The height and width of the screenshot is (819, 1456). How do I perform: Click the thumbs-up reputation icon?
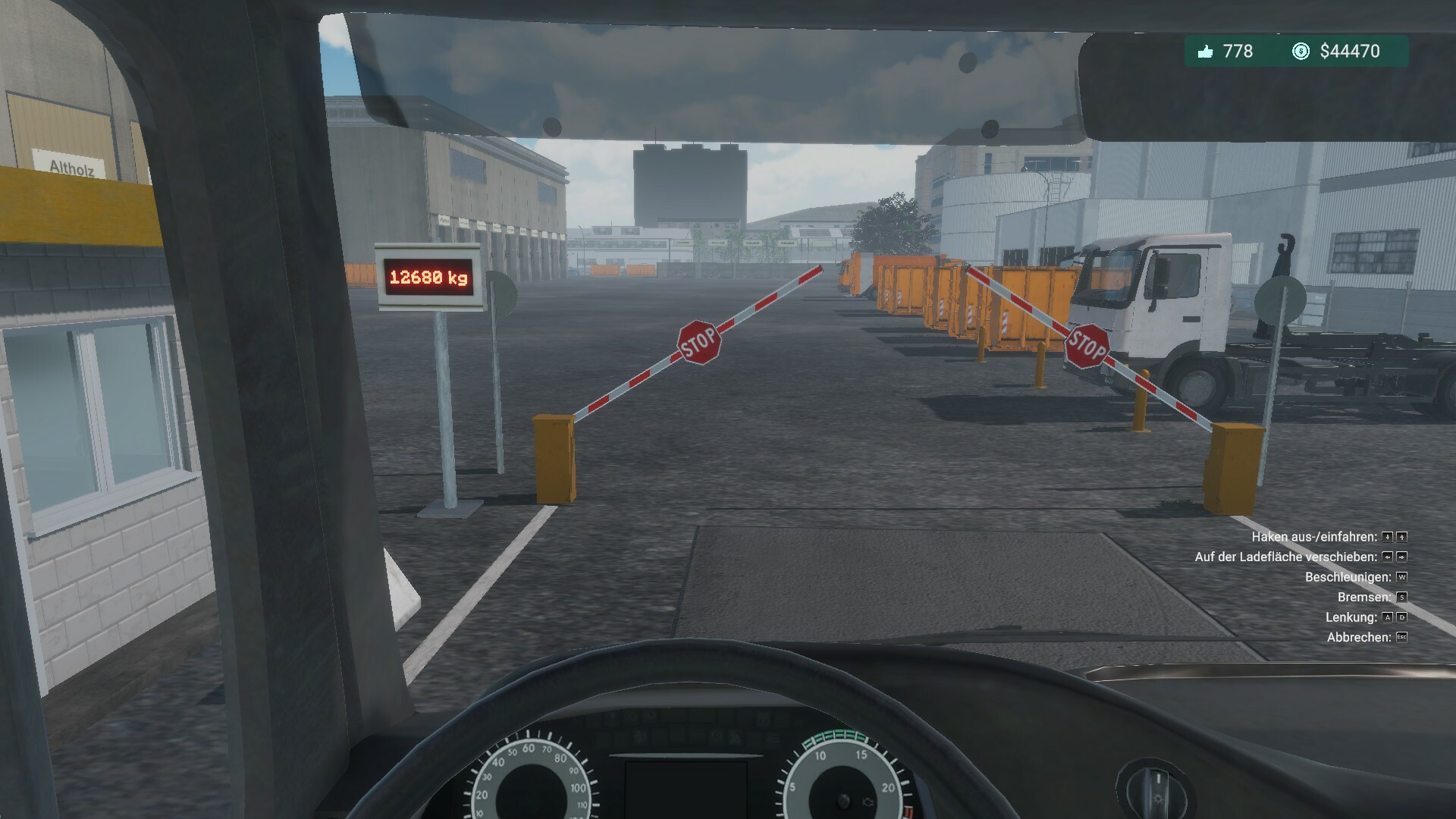click(1207, 52)
